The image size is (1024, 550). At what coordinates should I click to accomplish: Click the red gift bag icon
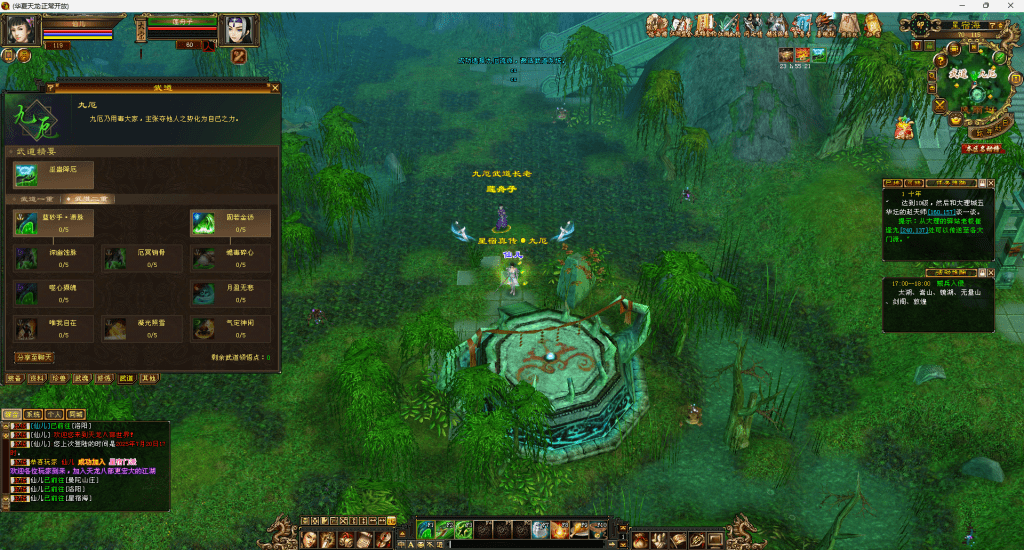point(903,127)
